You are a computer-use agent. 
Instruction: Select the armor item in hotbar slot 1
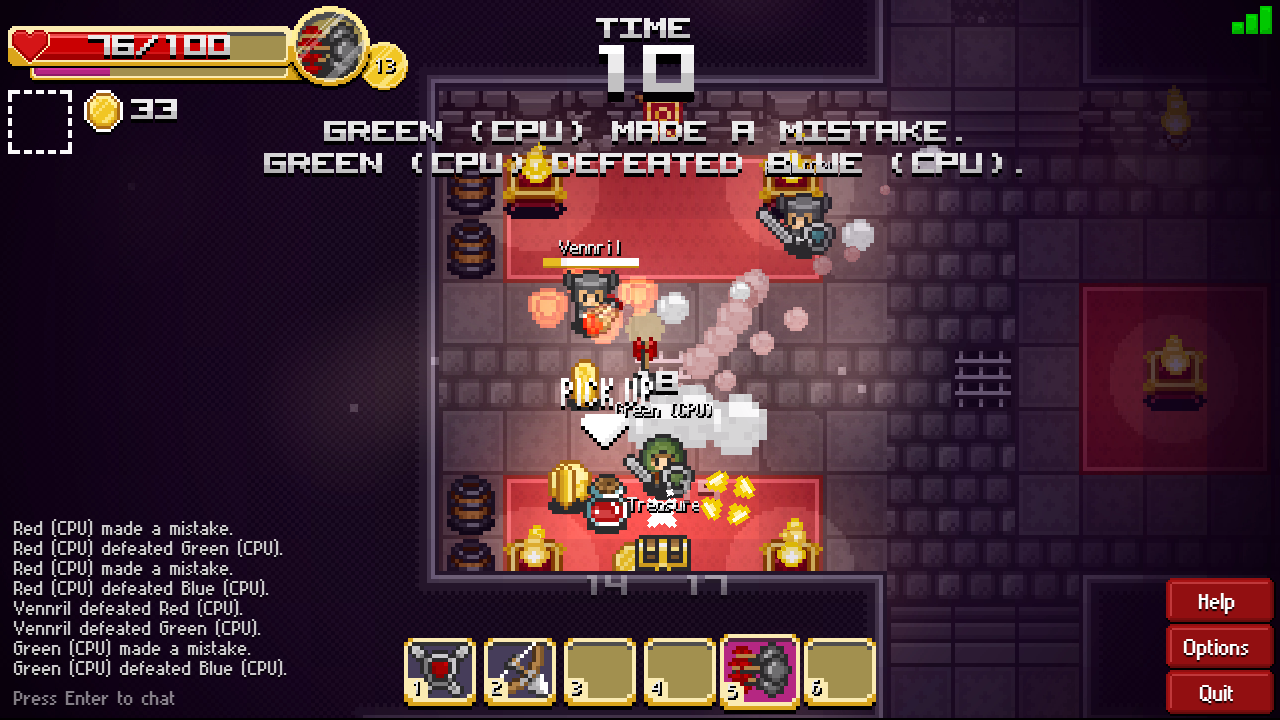[x=439, y=671]
